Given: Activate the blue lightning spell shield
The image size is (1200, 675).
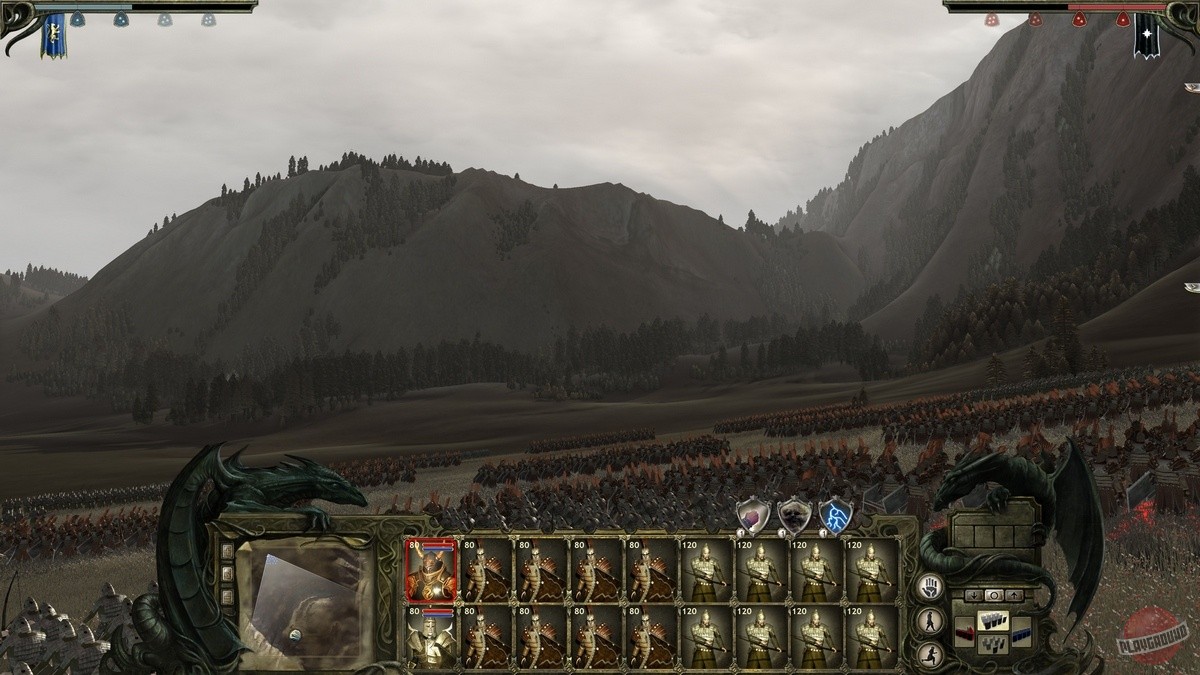Looking at the screenshot, I should click(x=835, y=516).
